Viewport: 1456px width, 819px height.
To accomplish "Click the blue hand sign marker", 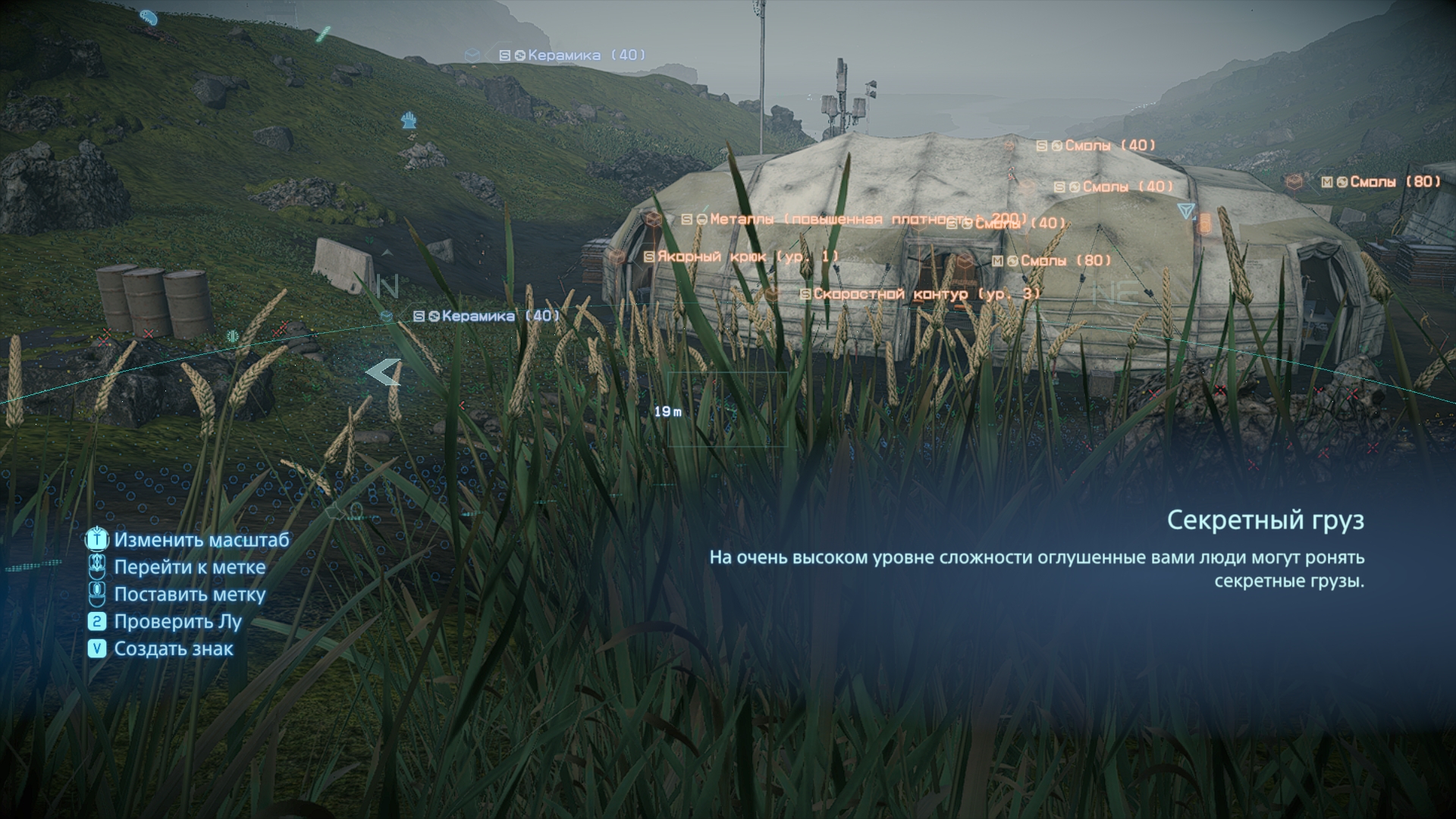I will (409, 120).
